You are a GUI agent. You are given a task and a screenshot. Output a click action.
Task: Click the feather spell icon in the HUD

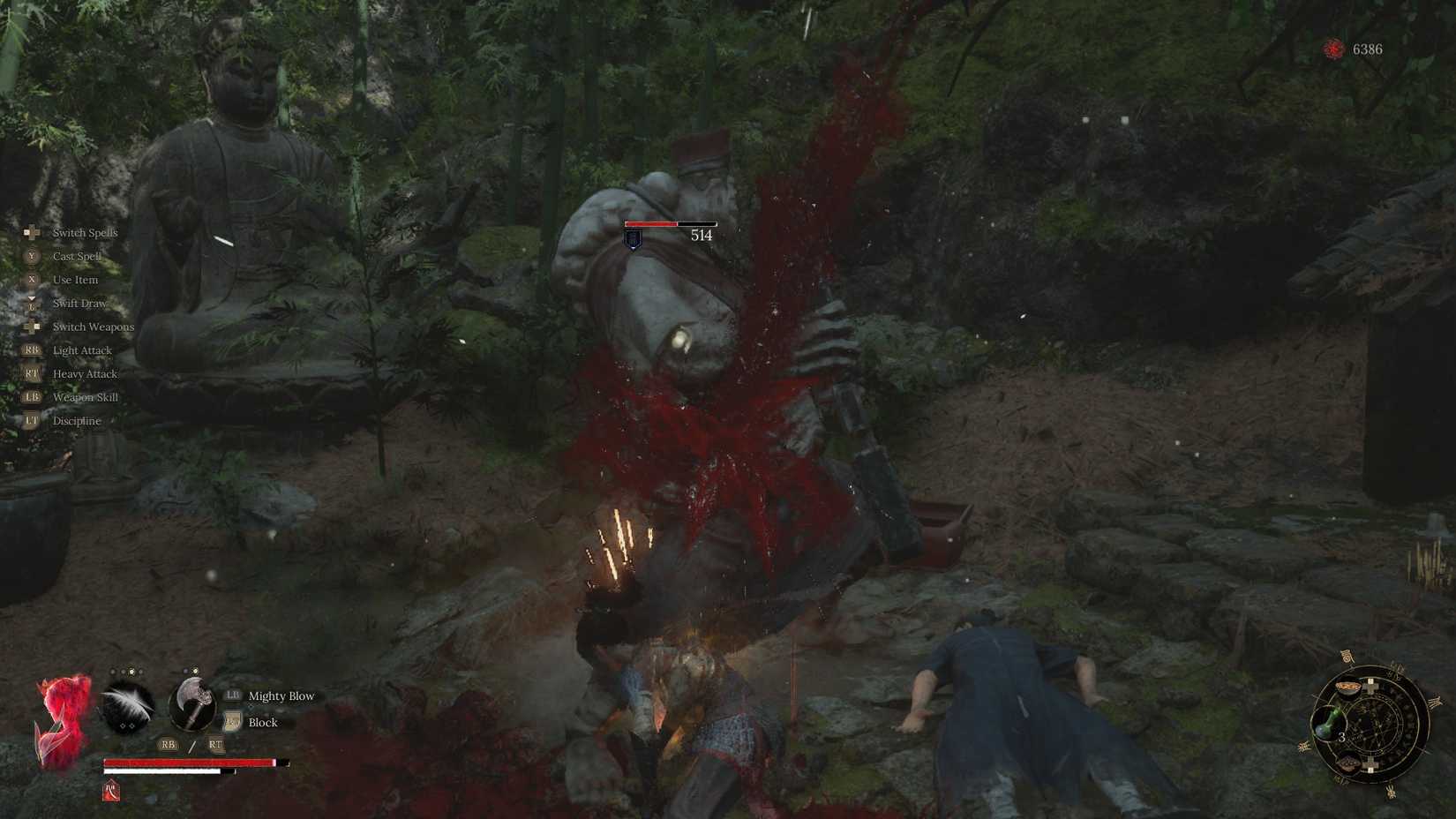[x=126, y=704]
